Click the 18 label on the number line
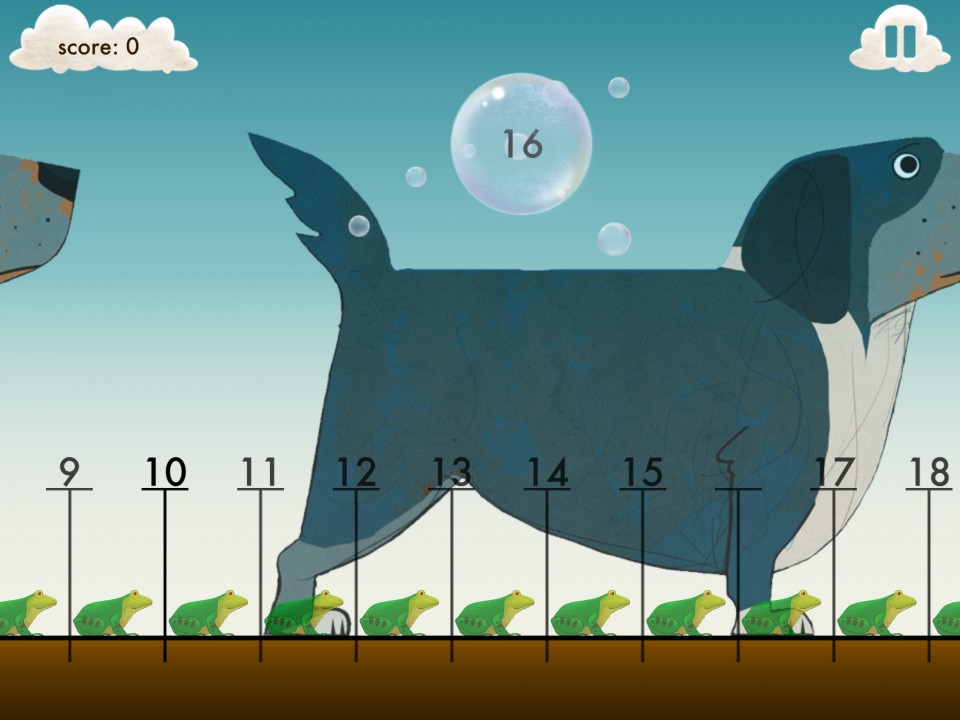Viewport: 960px width, 720px height. [929, 472]
